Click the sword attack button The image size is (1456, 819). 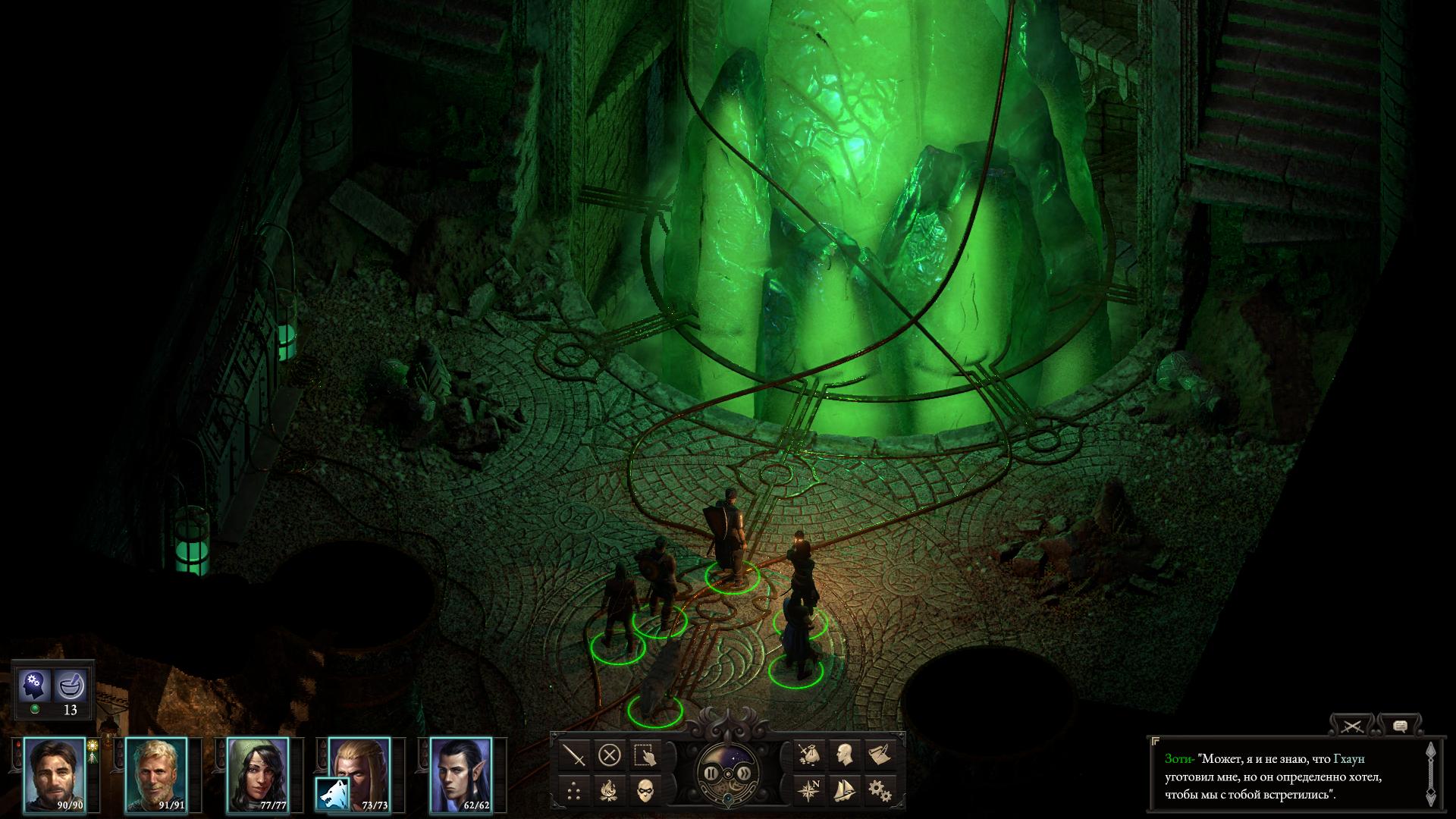tap(576, 755)
